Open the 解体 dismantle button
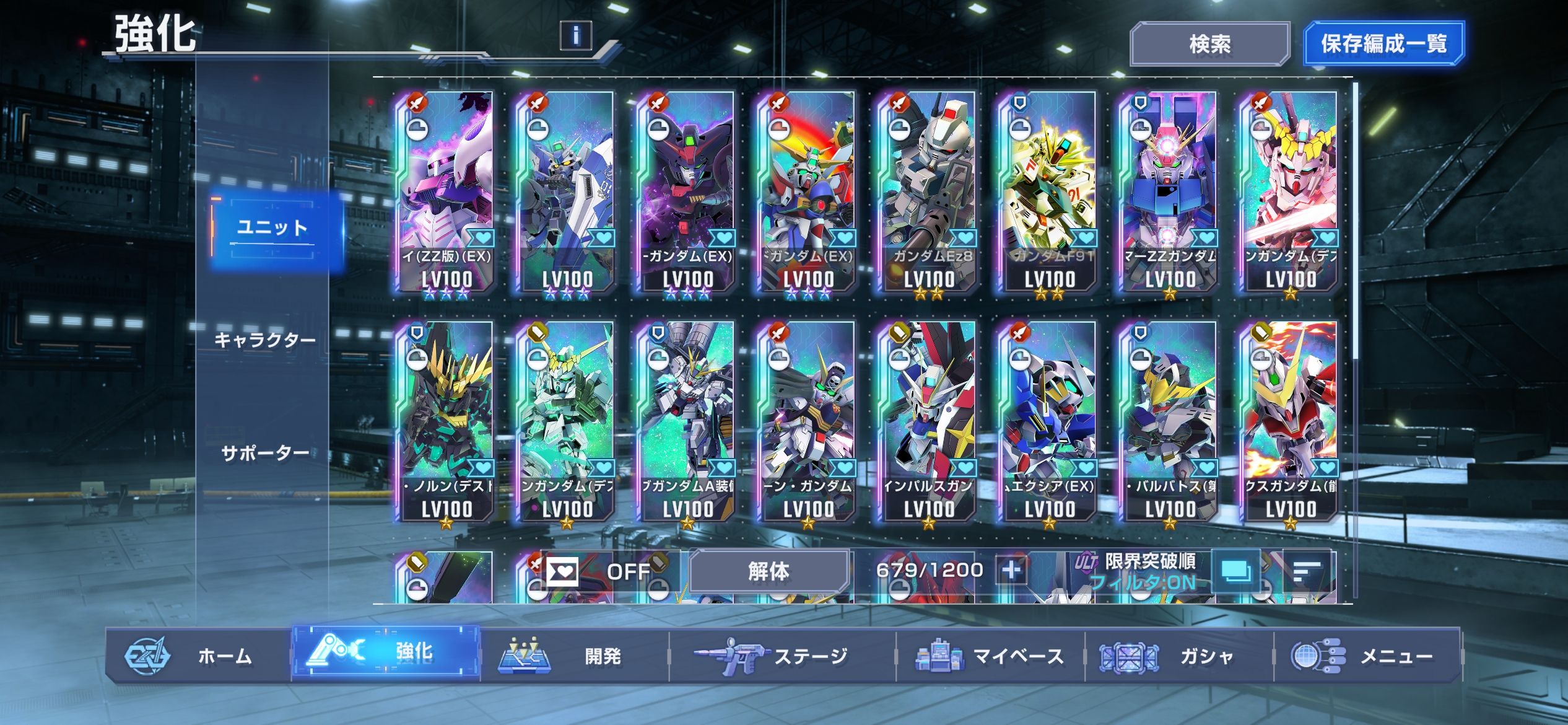 coord(769,571)
